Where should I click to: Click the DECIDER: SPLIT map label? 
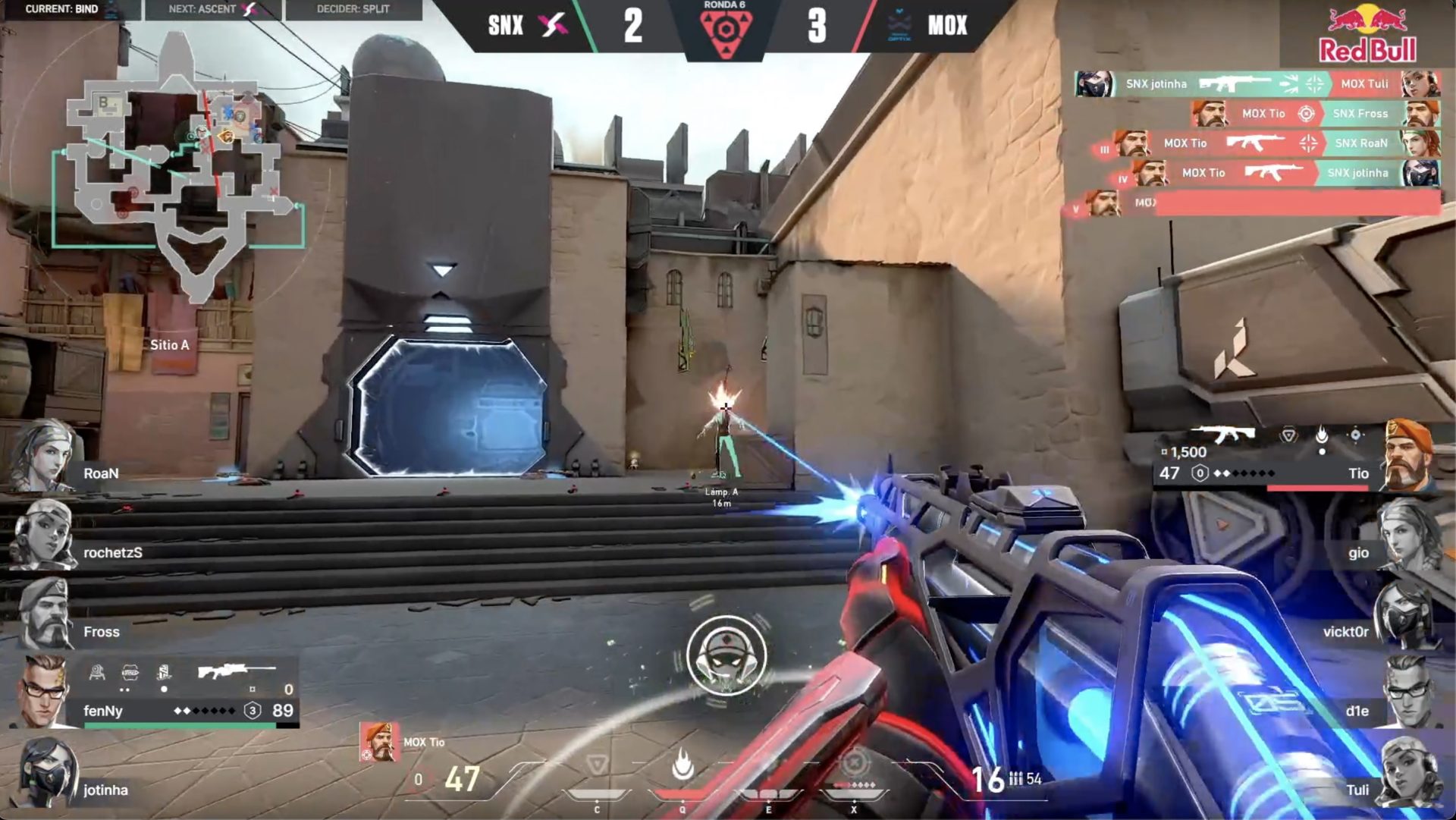click(353, 9)
